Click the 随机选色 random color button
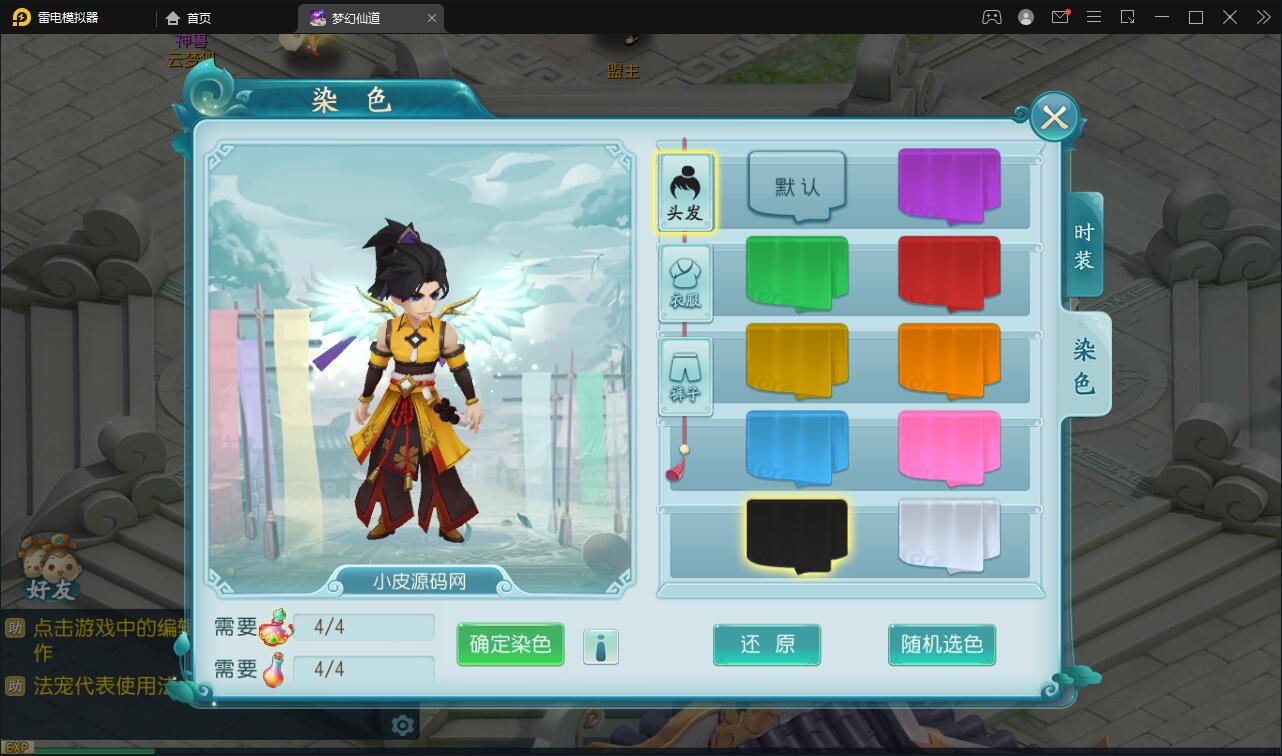Screen dimensions: 1282x756 [941, 645]
